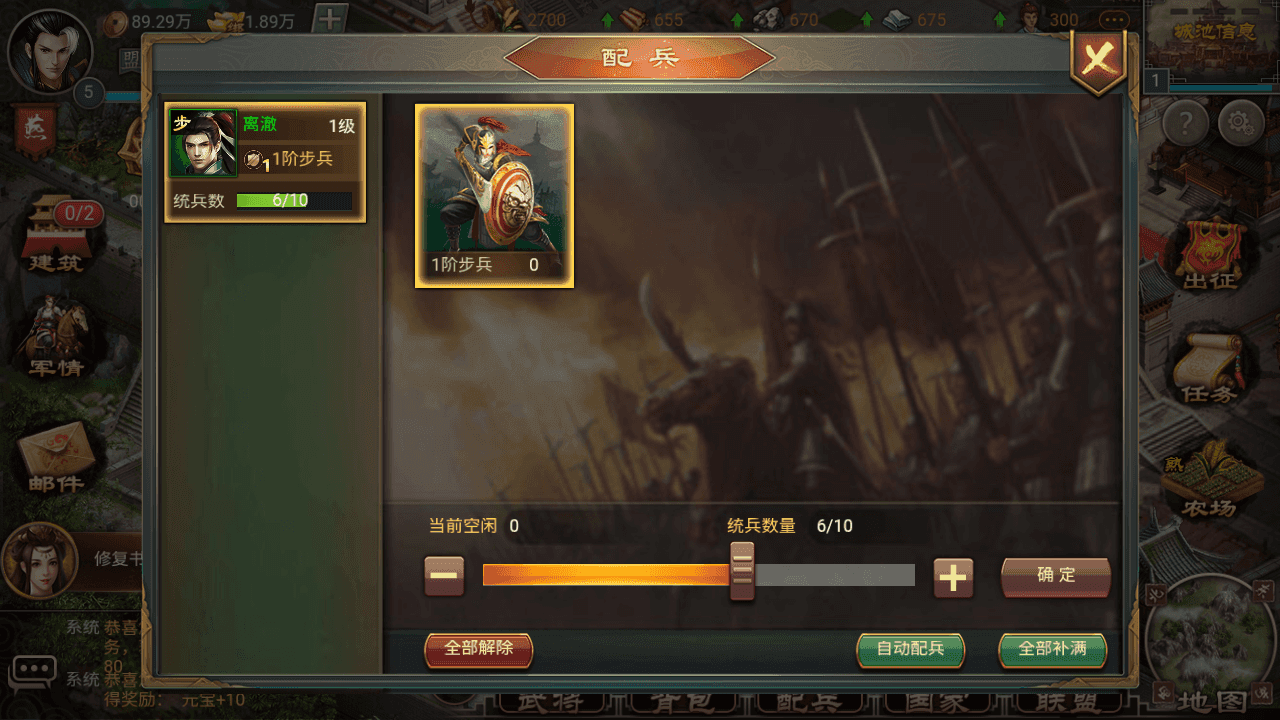Open the chat bubble icon
Viewport: 1280px width, 720px height.
click(35, 672)
